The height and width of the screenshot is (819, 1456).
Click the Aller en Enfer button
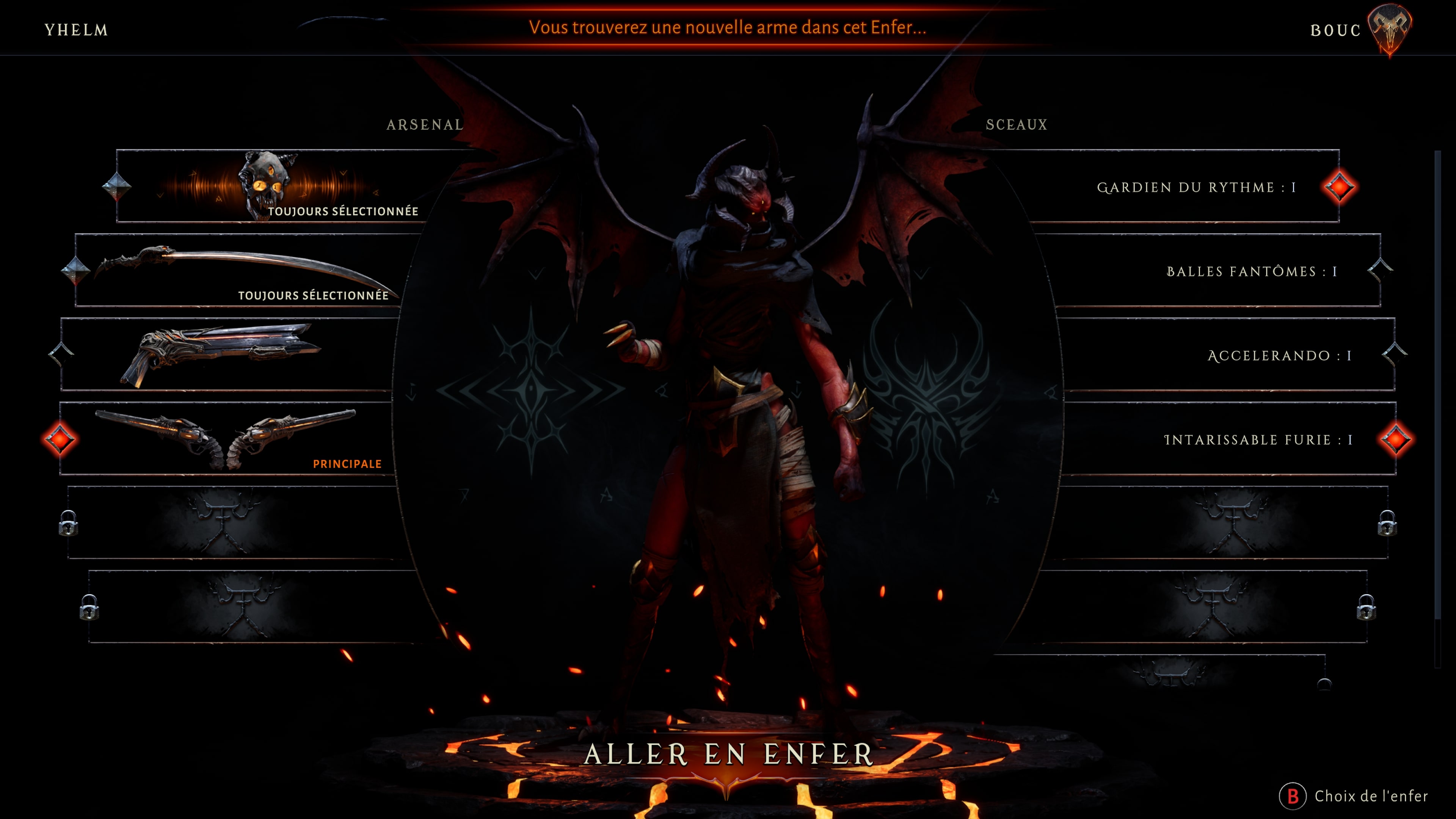click(x=728, y=755)
